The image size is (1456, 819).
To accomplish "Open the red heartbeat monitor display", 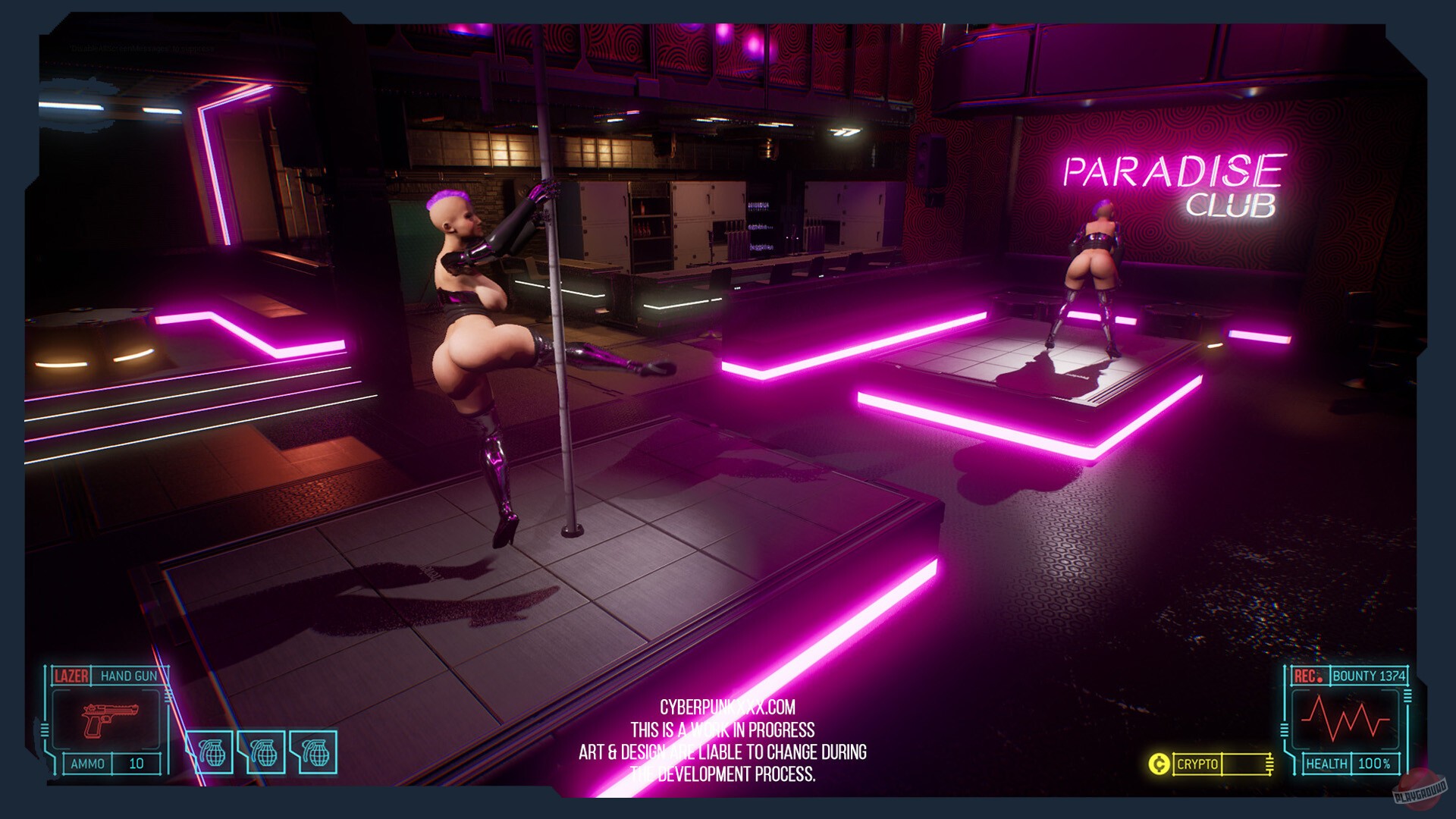I will point(1345,720).
